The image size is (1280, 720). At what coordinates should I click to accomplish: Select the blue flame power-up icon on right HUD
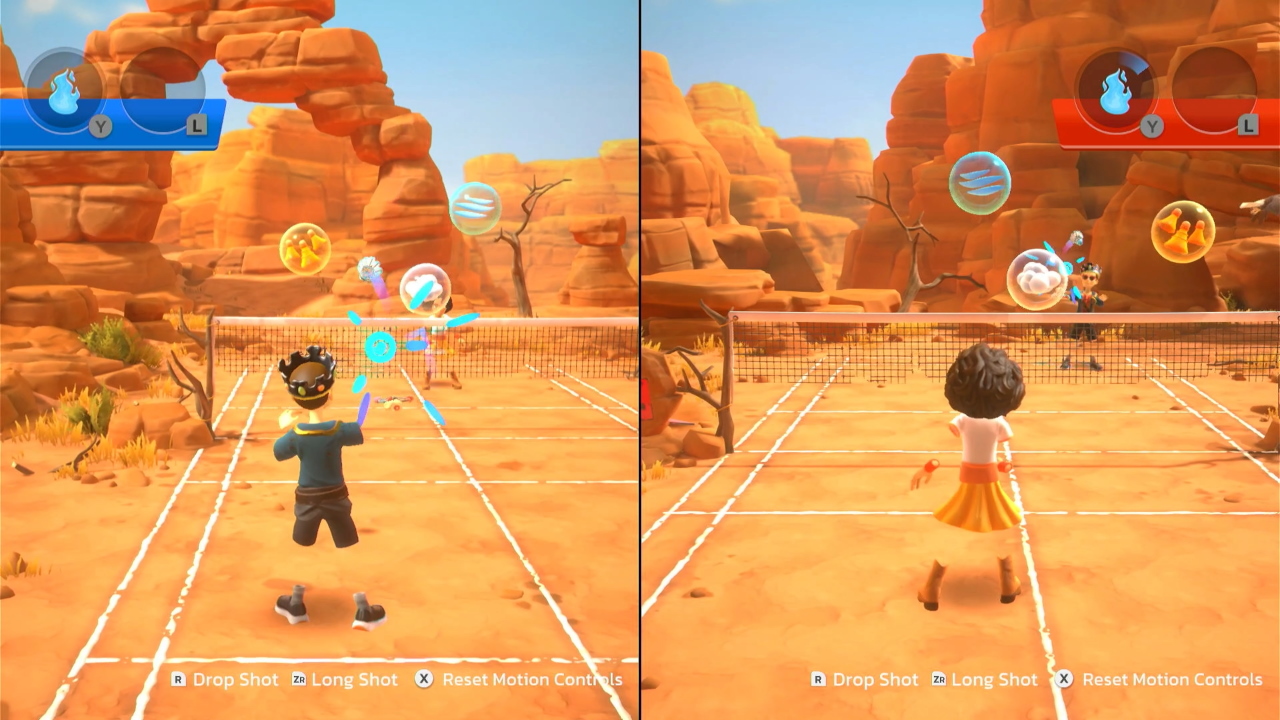1117,87
